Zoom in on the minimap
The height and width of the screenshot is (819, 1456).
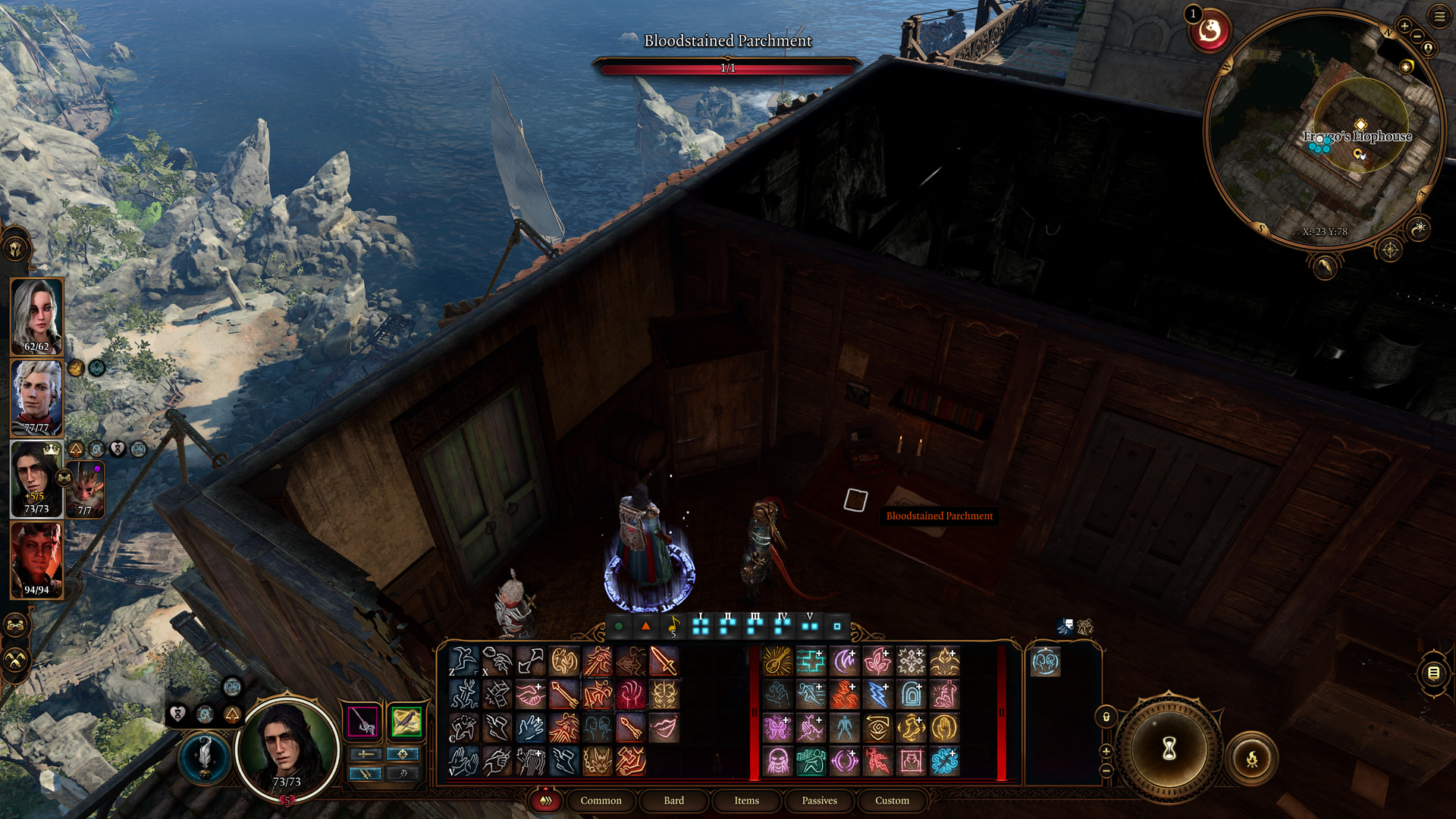1404,27
